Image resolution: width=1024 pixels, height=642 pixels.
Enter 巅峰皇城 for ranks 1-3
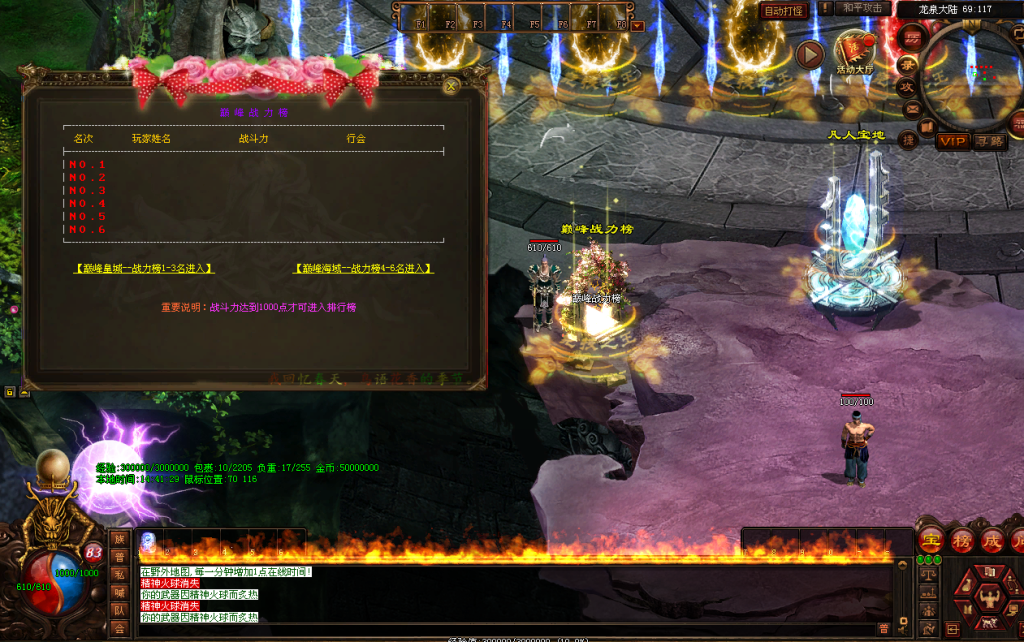(144, 268)
